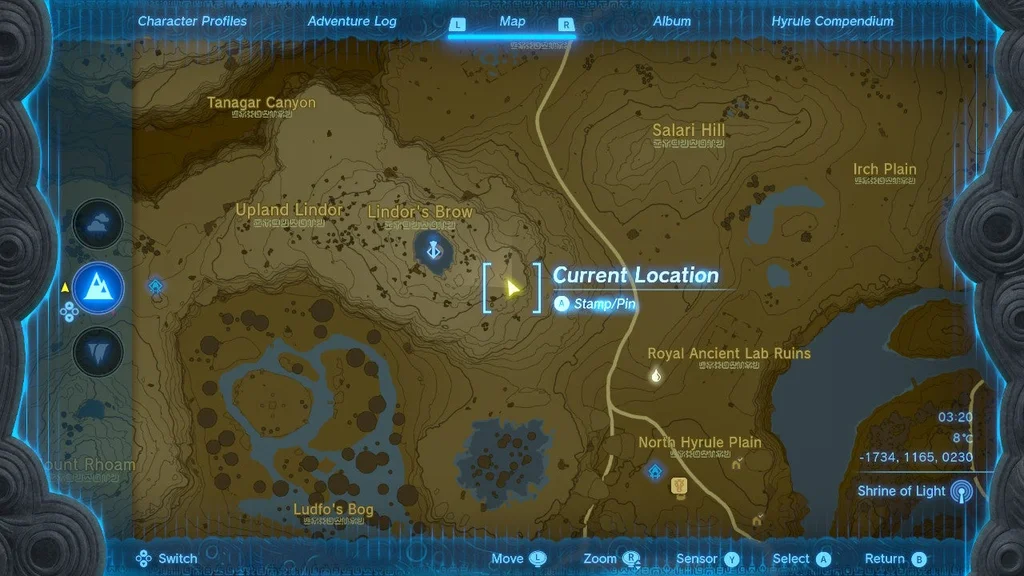Image resolution: width=1024 pixels, height=576 pixels.
Task: Select the Lindor's Brow Skyview Tower marker
Action: [x=433, y=249]
